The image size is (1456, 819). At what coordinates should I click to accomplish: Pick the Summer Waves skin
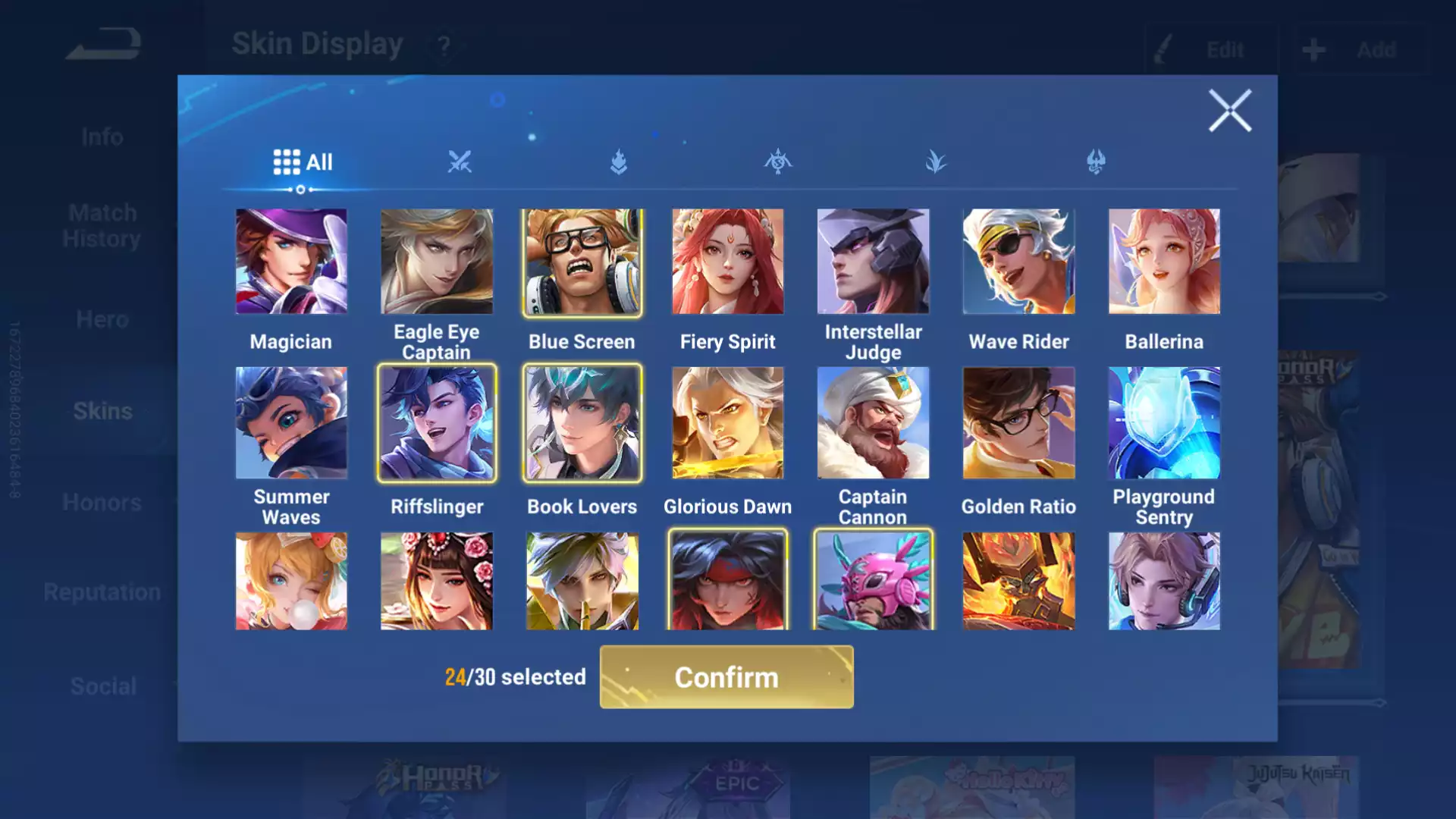(x=291, y=423)
